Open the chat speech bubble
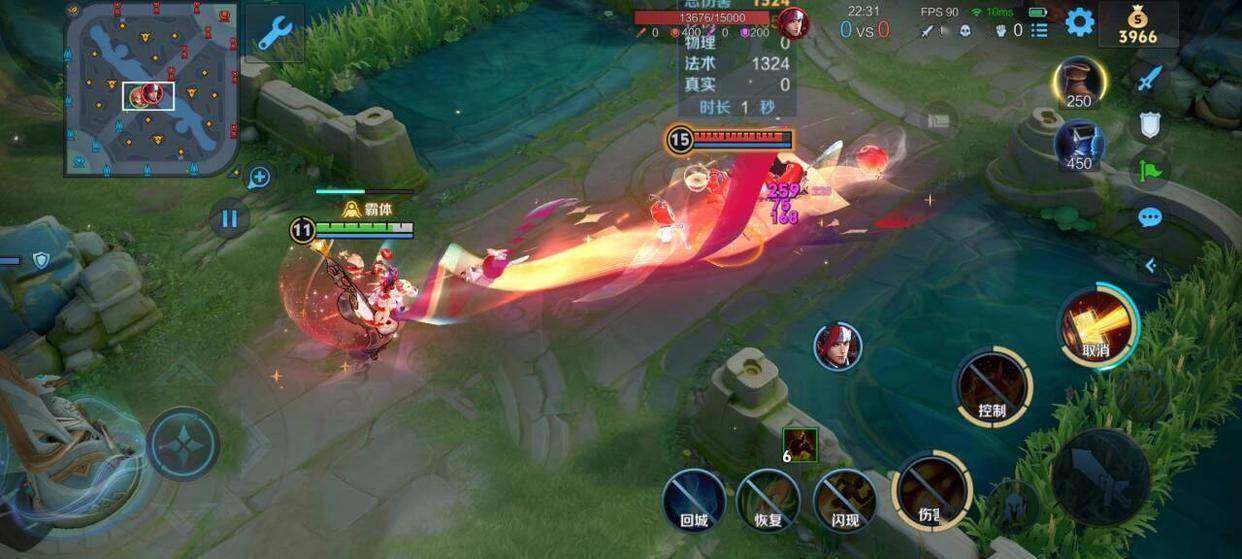1242x559 pixels. 1150,217
